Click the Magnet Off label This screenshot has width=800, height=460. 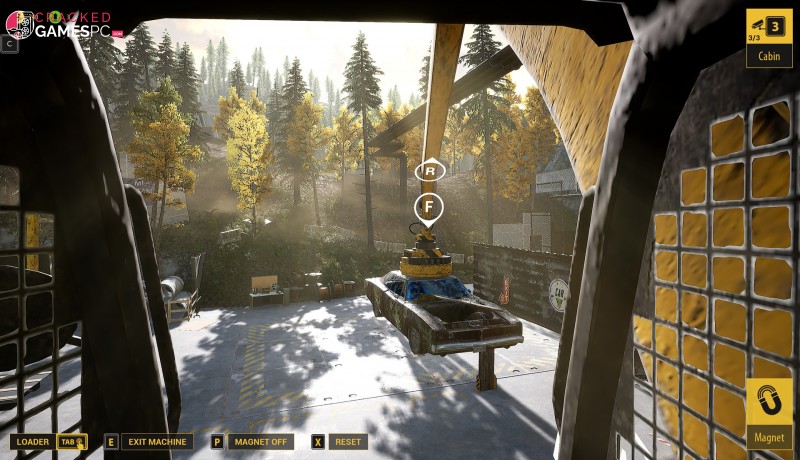pyautogui.click(x=260, y=441)
